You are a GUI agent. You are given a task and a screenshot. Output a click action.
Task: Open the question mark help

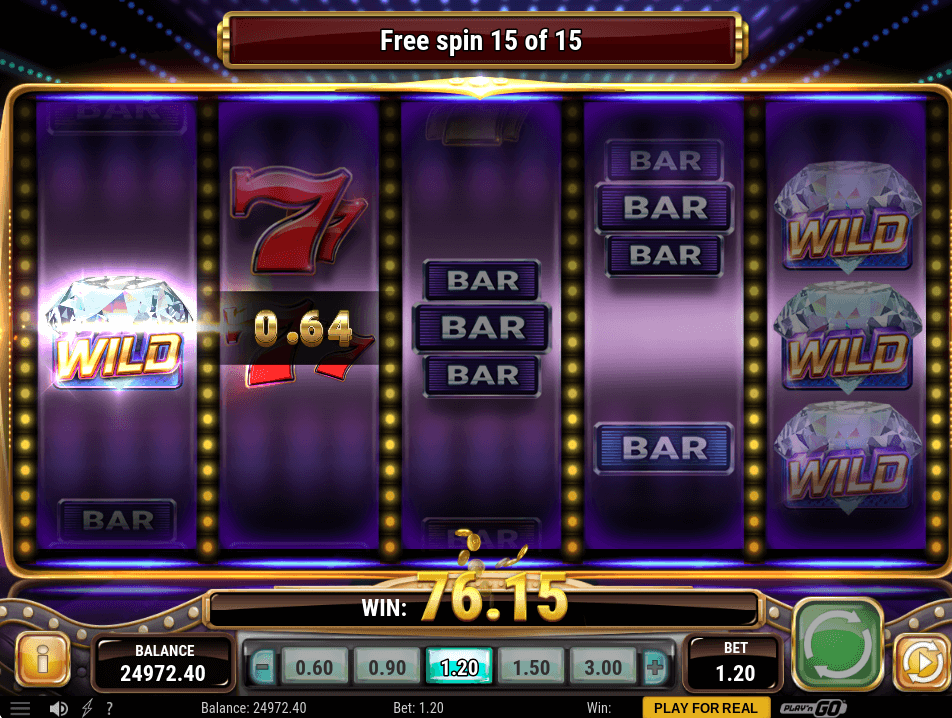109,708
